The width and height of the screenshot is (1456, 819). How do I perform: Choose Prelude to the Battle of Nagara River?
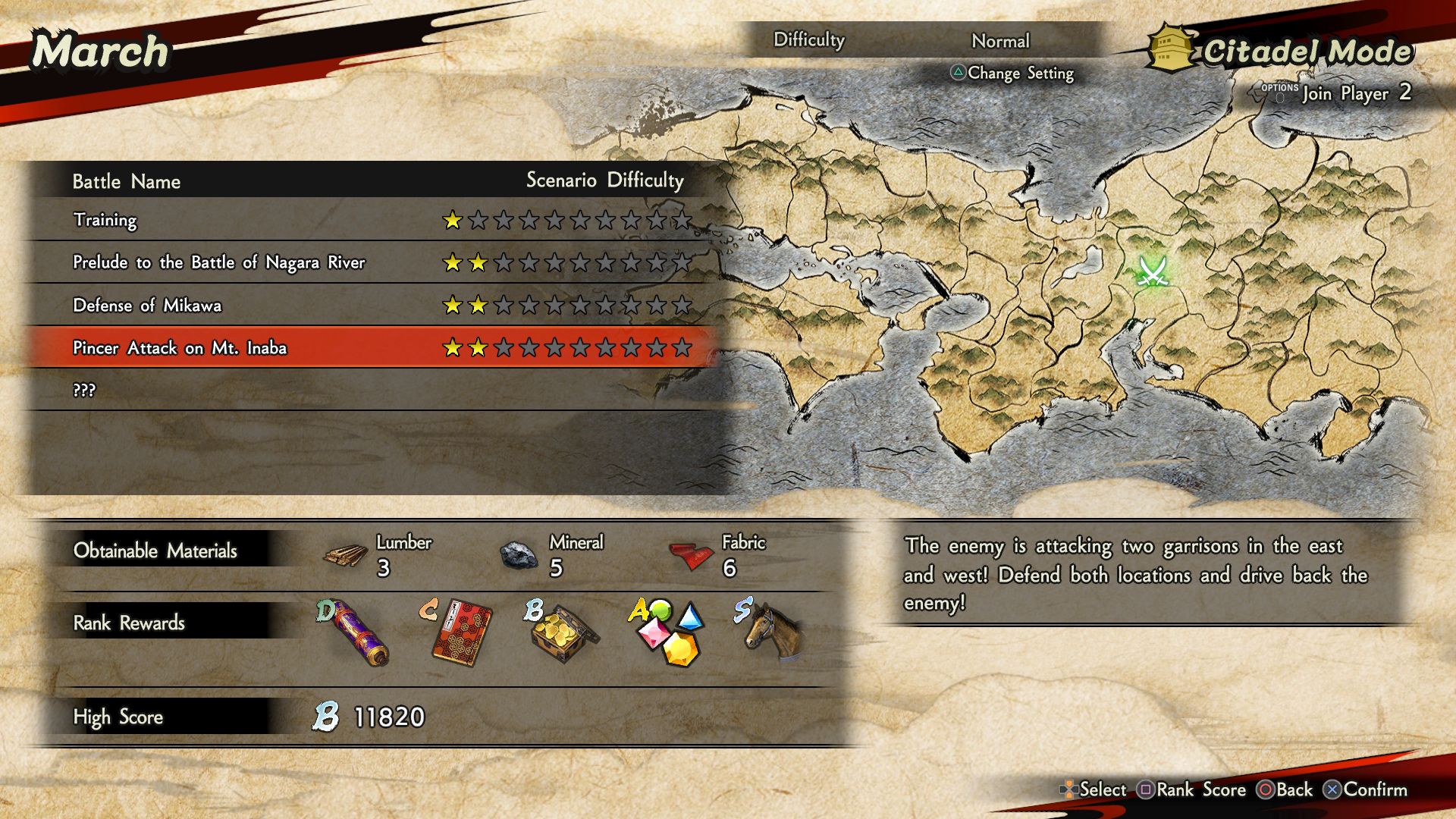(x=218, y=262)
